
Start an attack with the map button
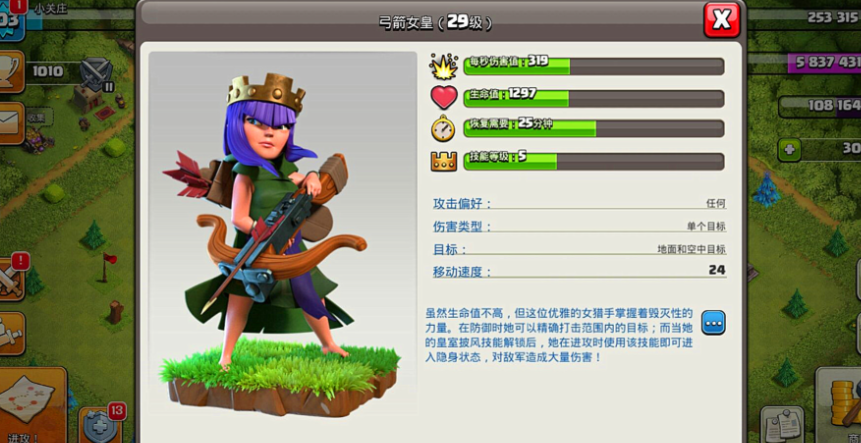coord(30,403)
